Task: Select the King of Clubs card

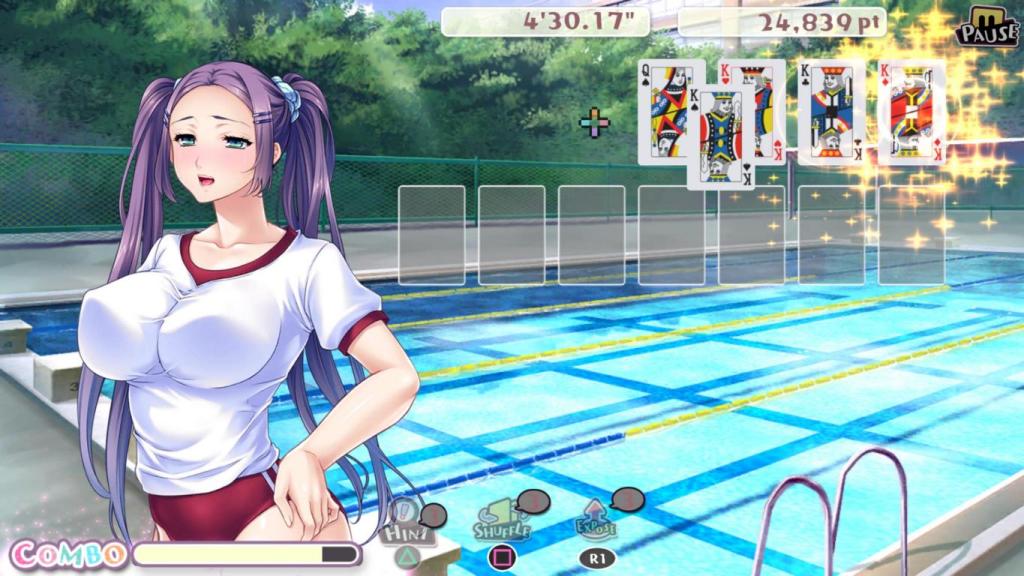Action: pos(830,112)
